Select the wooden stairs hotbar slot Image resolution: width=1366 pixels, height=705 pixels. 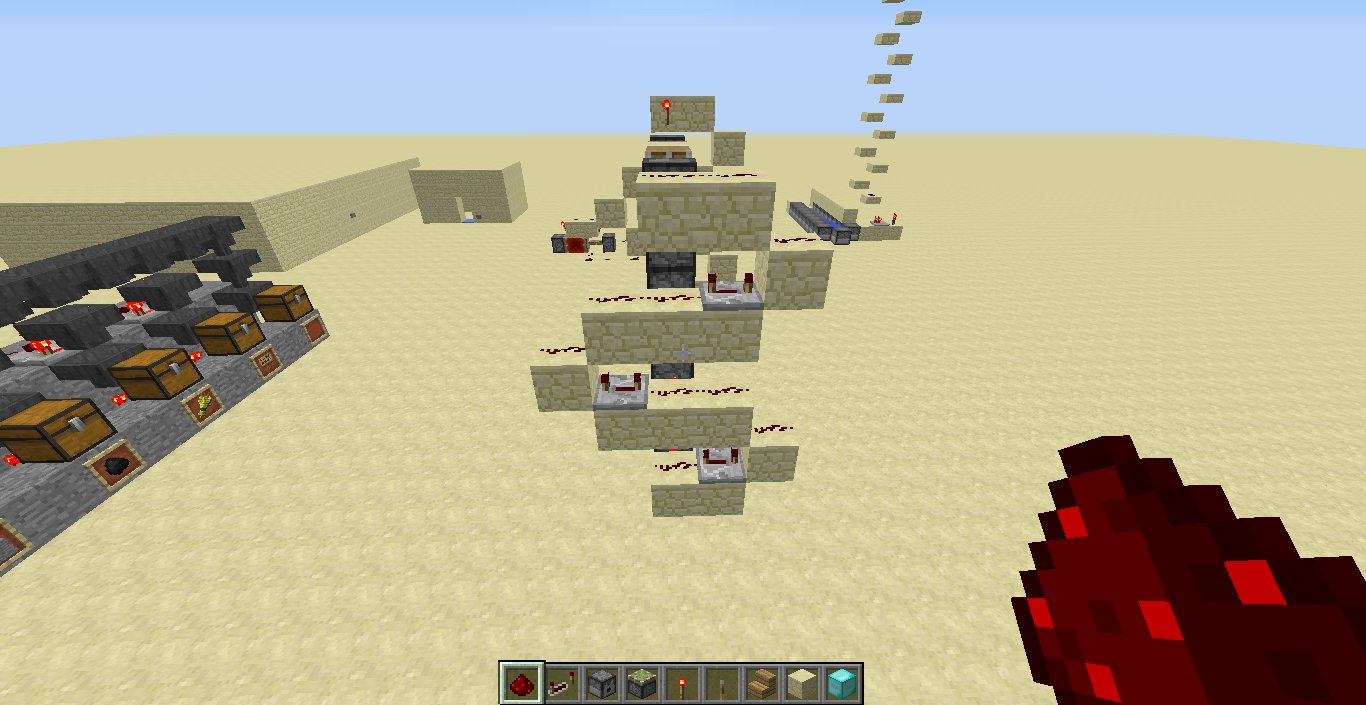[762, 683]
